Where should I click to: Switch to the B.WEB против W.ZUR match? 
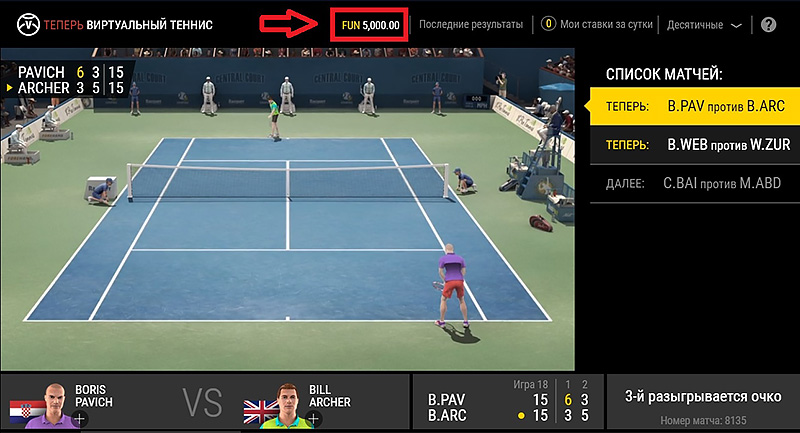(x=693, y=145)
